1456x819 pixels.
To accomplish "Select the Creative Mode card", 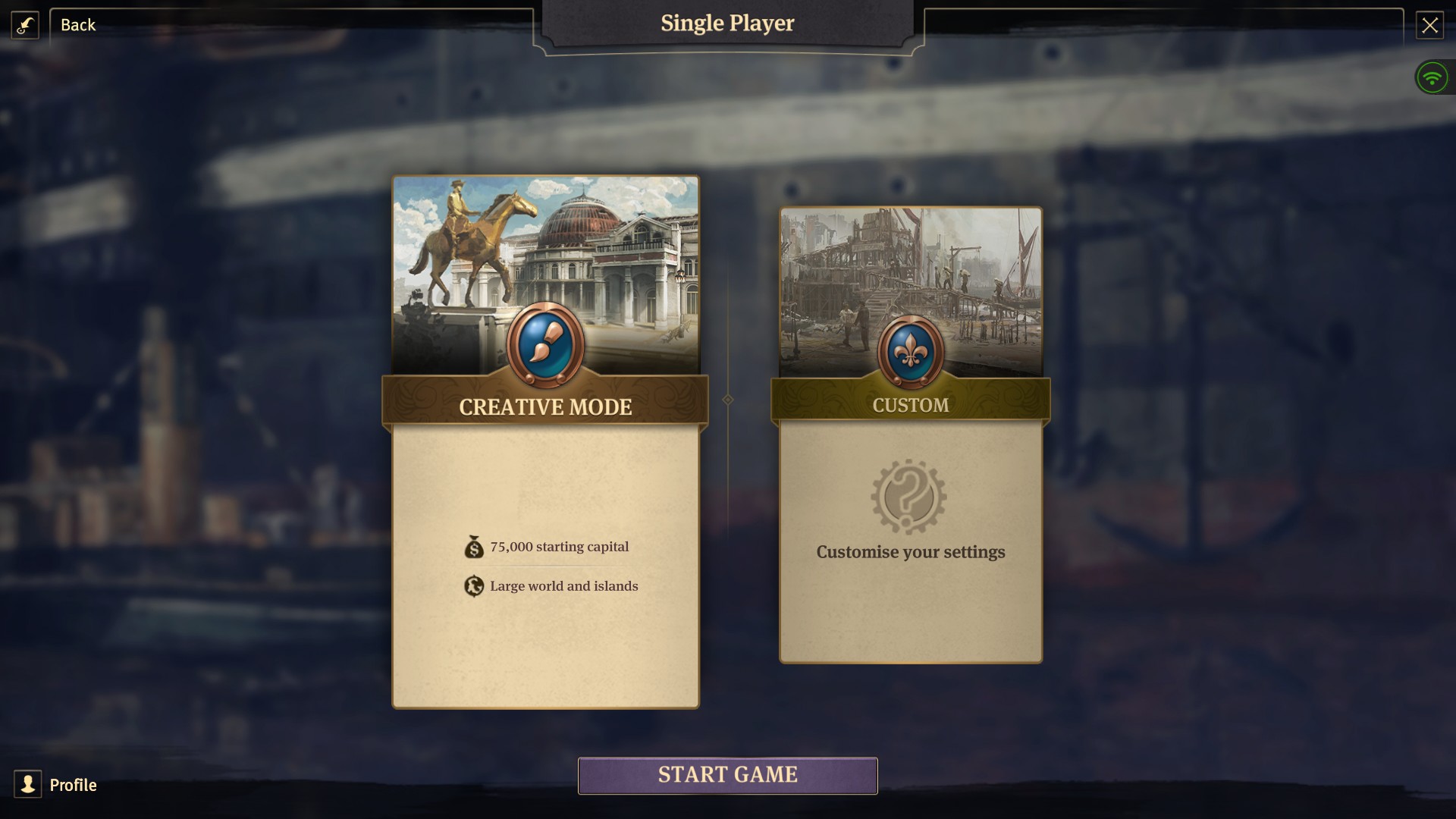I will point(545,442).
